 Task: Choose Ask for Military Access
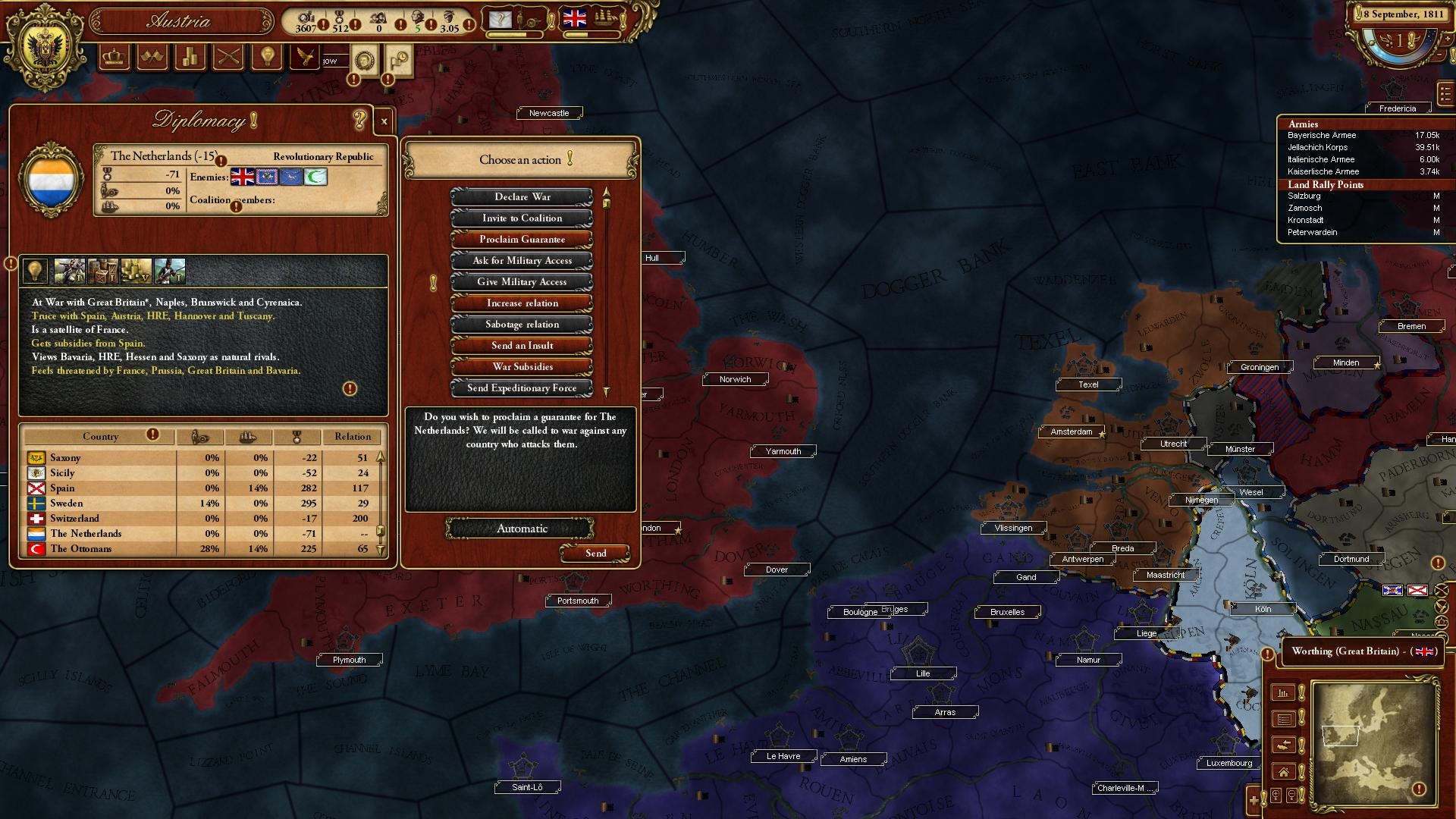(x=522, y=261)
